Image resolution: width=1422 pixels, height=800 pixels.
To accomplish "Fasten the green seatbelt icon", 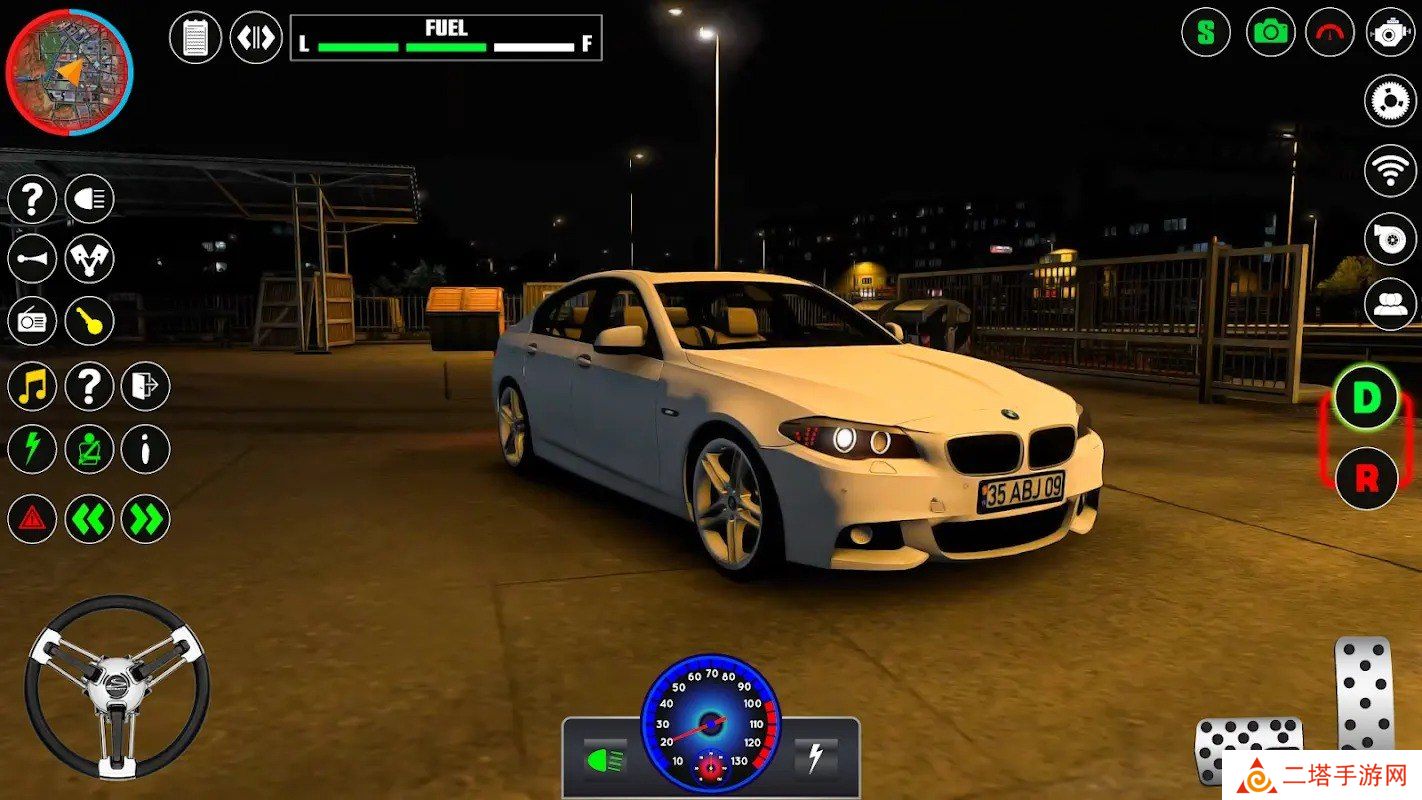I will [90, 450].
